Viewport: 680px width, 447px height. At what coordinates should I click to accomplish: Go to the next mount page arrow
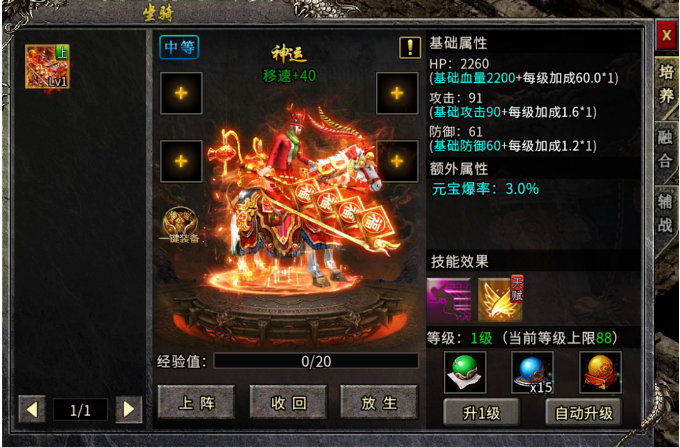coord(128,408)
